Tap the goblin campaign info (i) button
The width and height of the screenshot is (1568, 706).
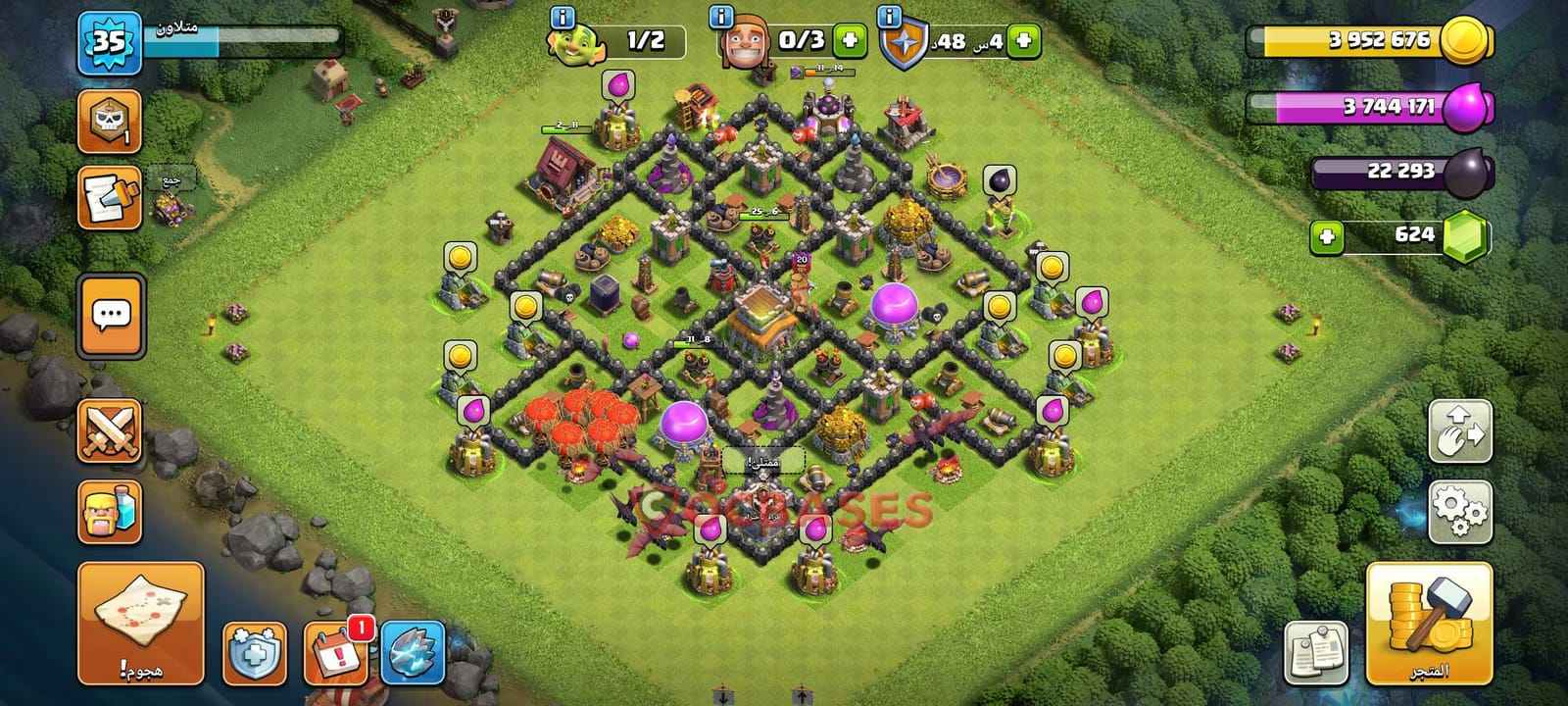click(x=561, y=17)
